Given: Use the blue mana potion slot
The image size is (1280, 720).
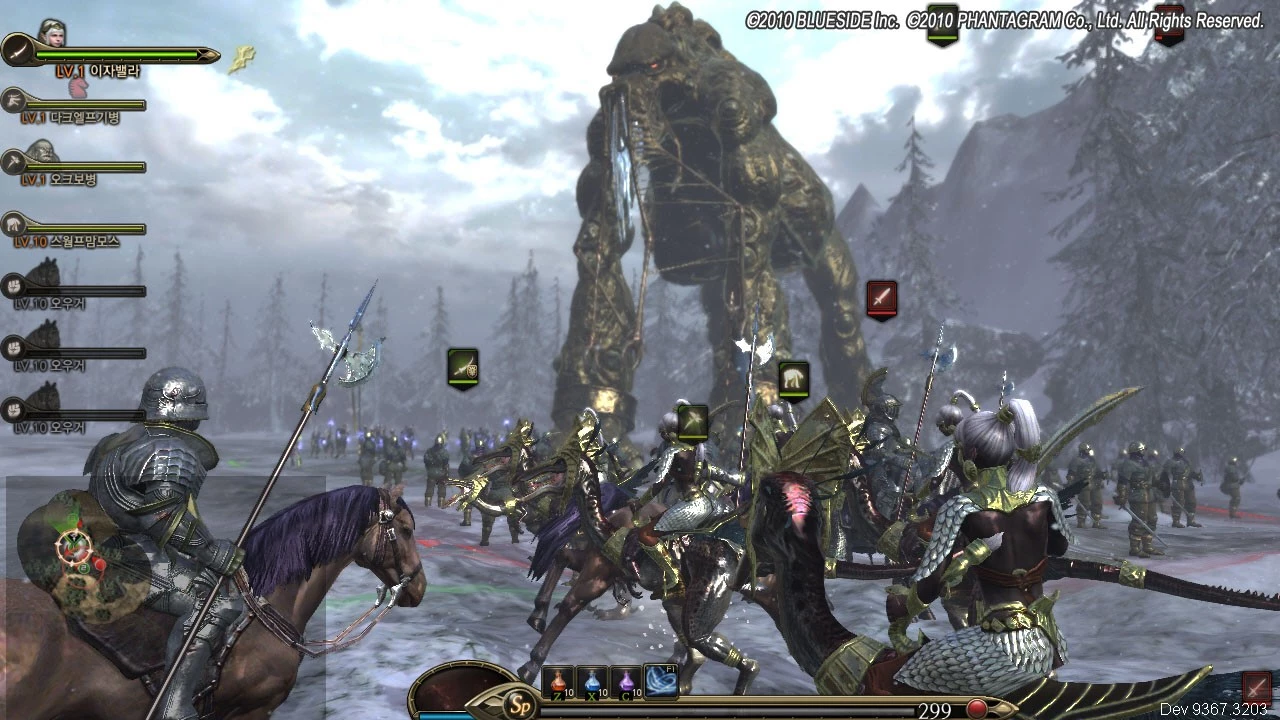Looking at the screenshot, I should point(591,683).
